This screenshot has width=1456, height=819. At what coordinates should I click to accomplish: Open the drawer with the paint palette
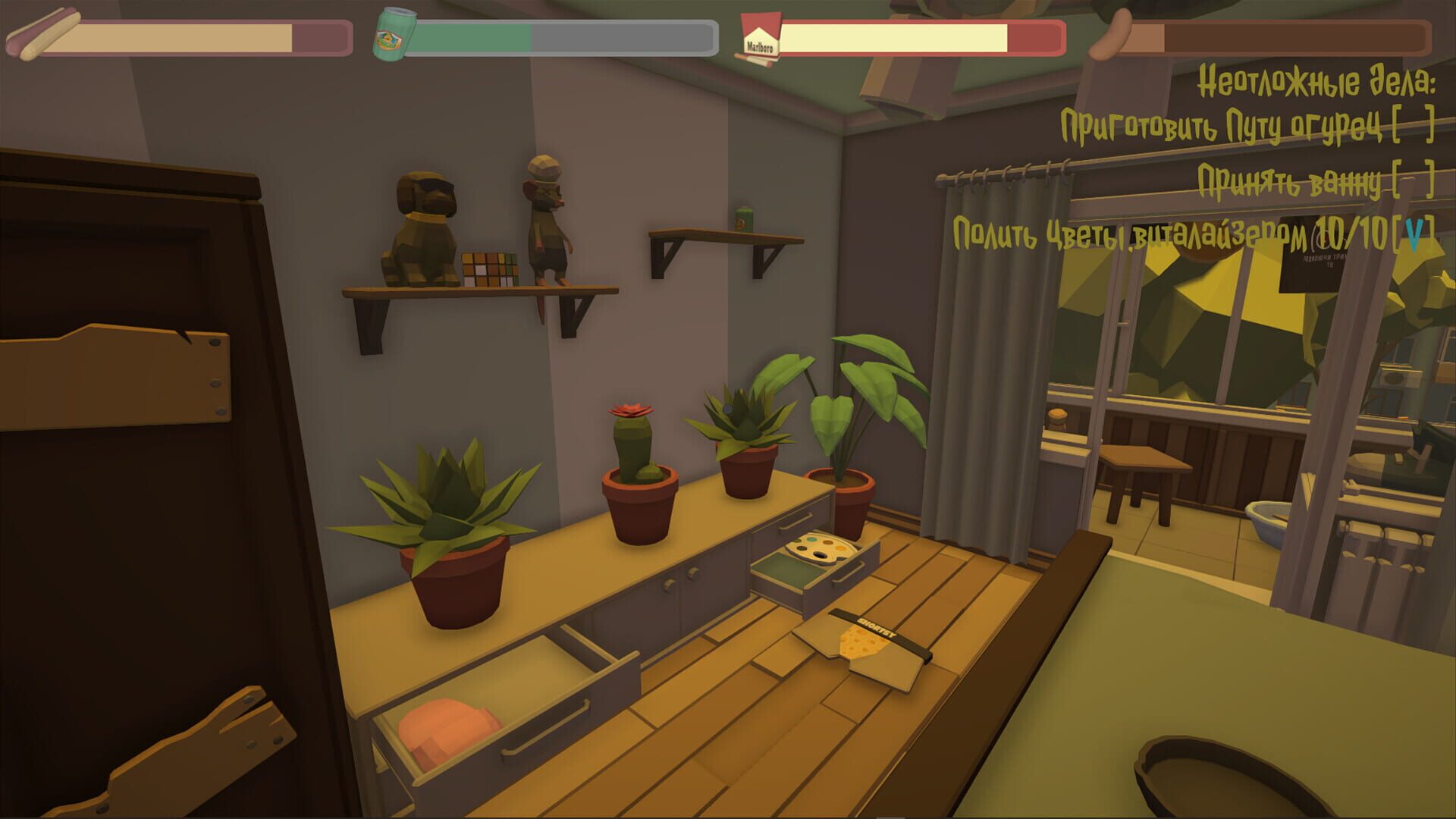pyautogui.click(x=815, y=561)
